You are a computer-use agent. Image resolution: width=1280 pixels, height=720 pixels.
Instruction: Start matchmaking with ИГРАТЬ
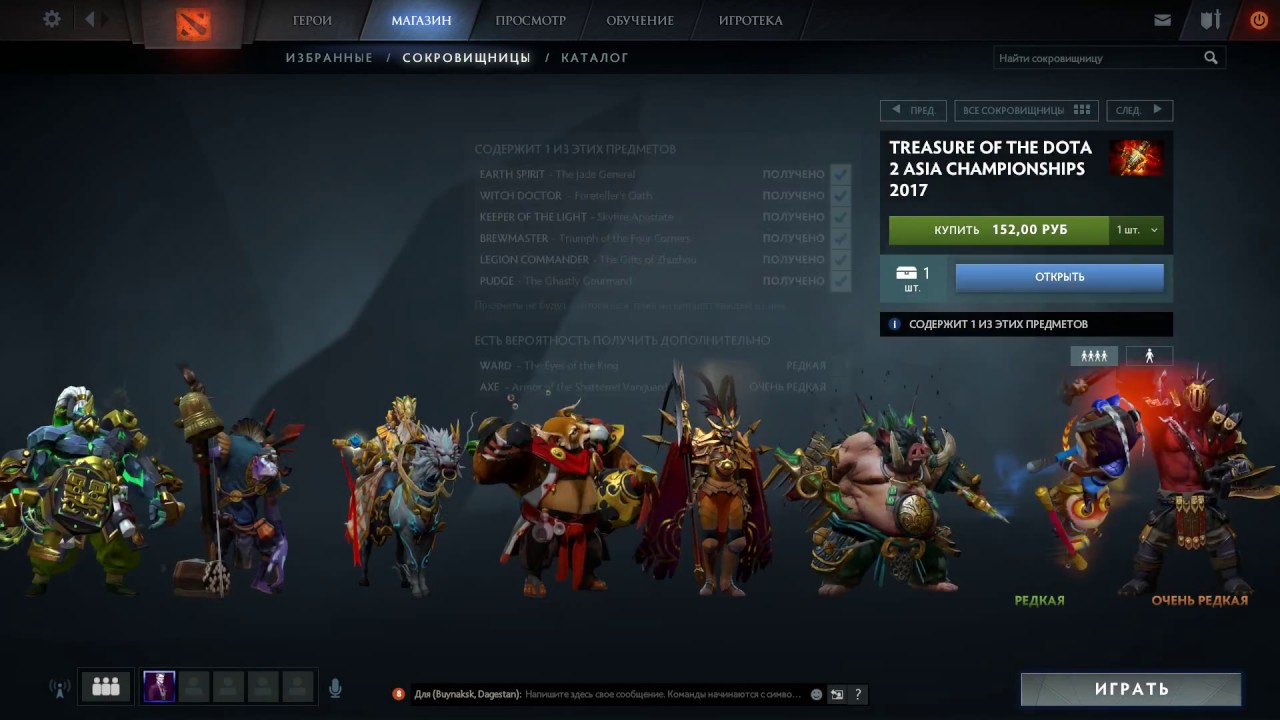tap(1130, 689)
